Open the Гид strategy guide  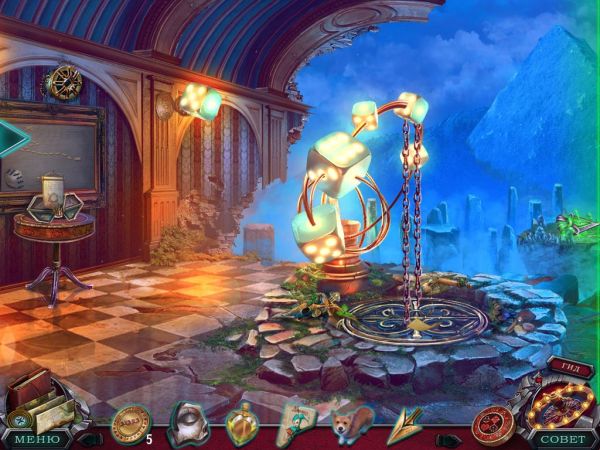point(571,368)
